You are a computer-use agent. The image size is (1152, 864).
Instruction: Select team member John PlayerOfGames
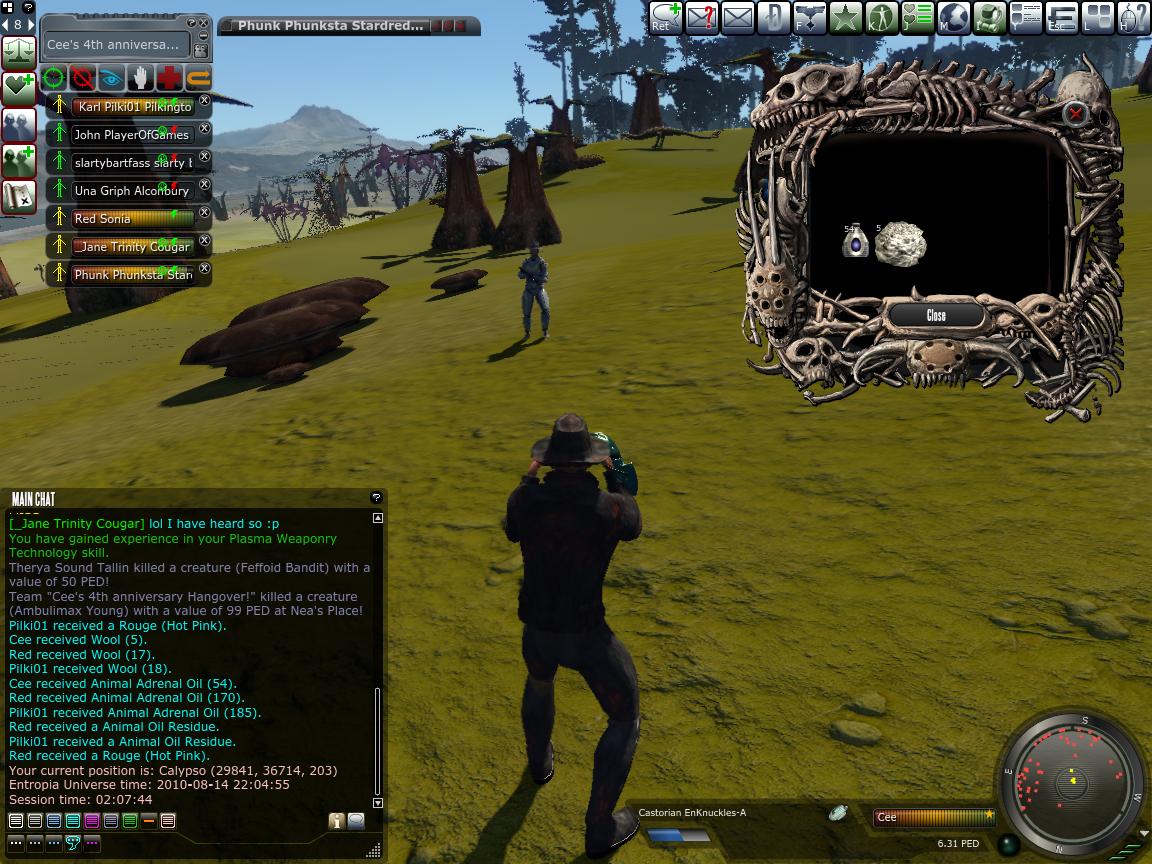(132, 134)
